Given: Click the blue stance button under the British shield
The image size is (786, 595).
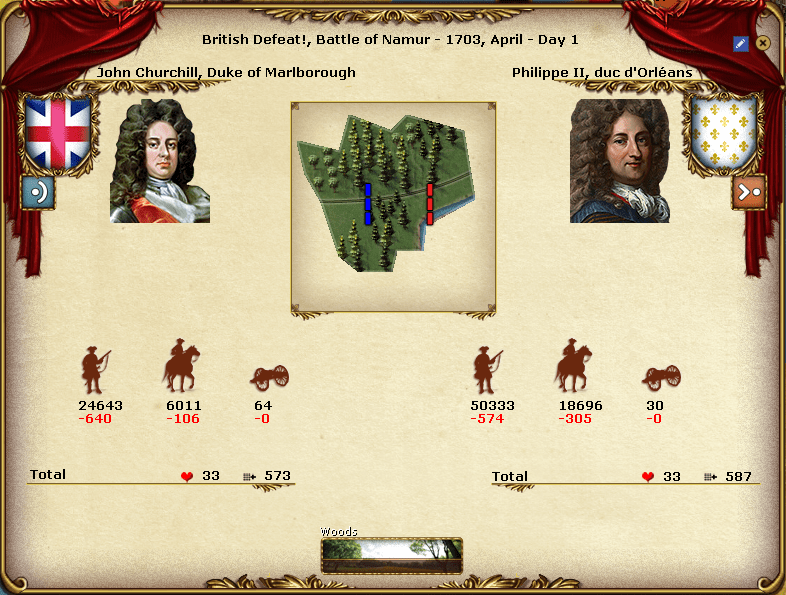Looking at the screenshot, I should click(38, 191).
